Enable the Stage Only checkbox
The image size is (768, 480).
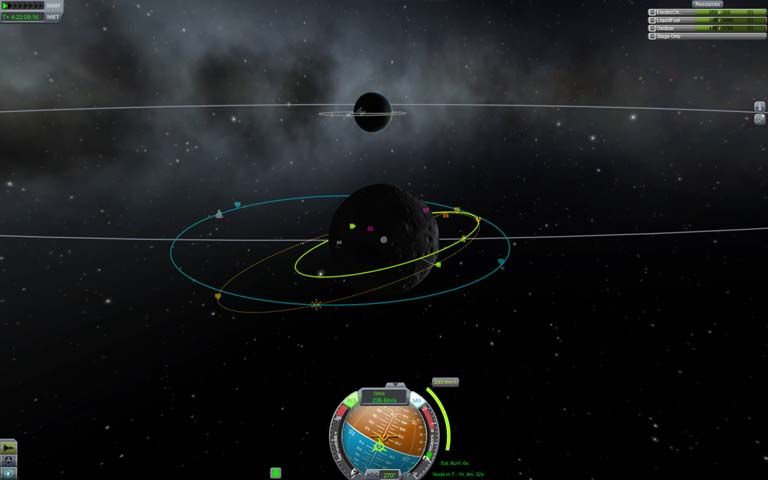point(653,36)
